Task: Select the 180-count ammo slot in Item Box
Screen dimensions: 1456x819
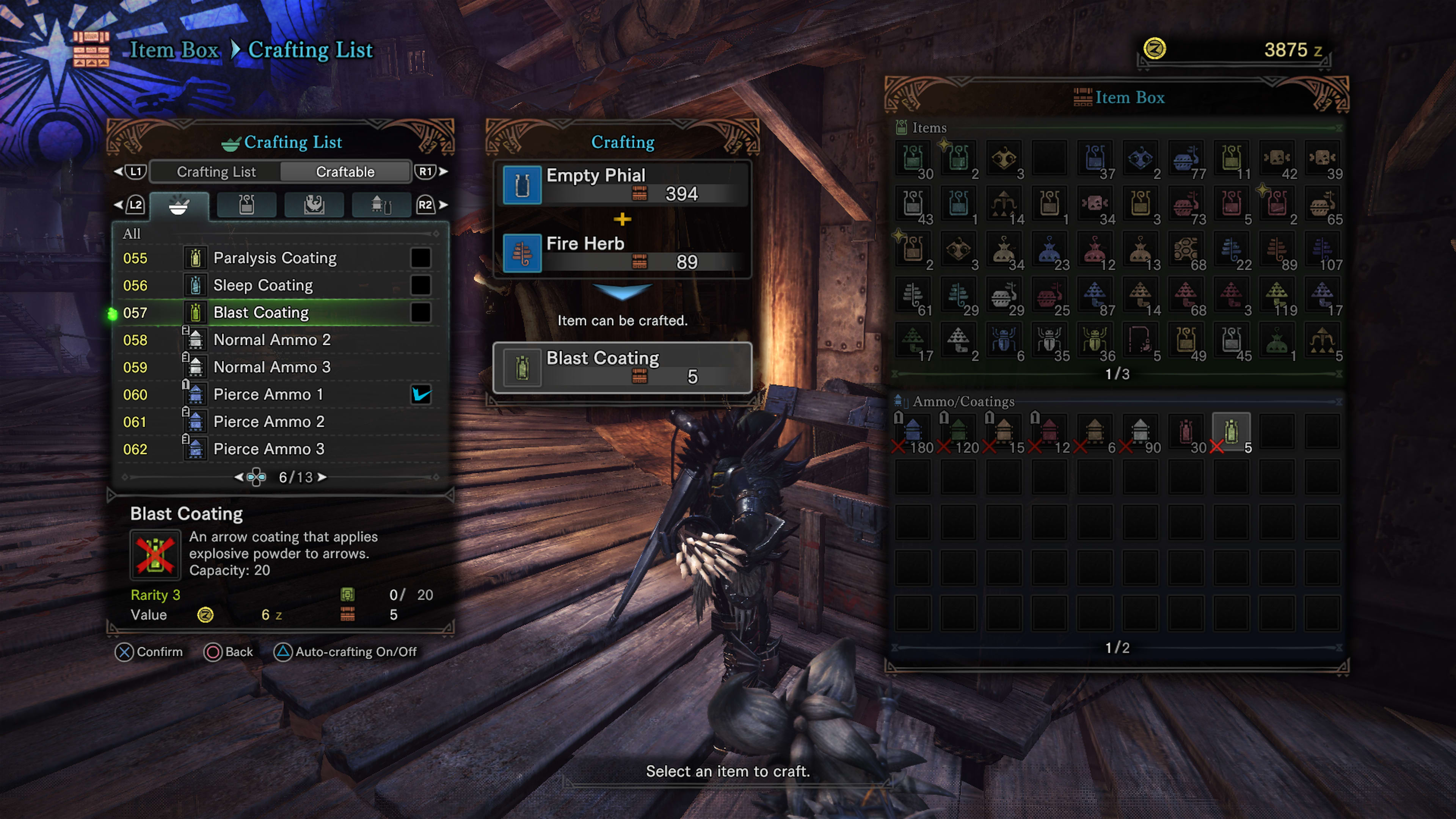Action: tap(913, 433)
